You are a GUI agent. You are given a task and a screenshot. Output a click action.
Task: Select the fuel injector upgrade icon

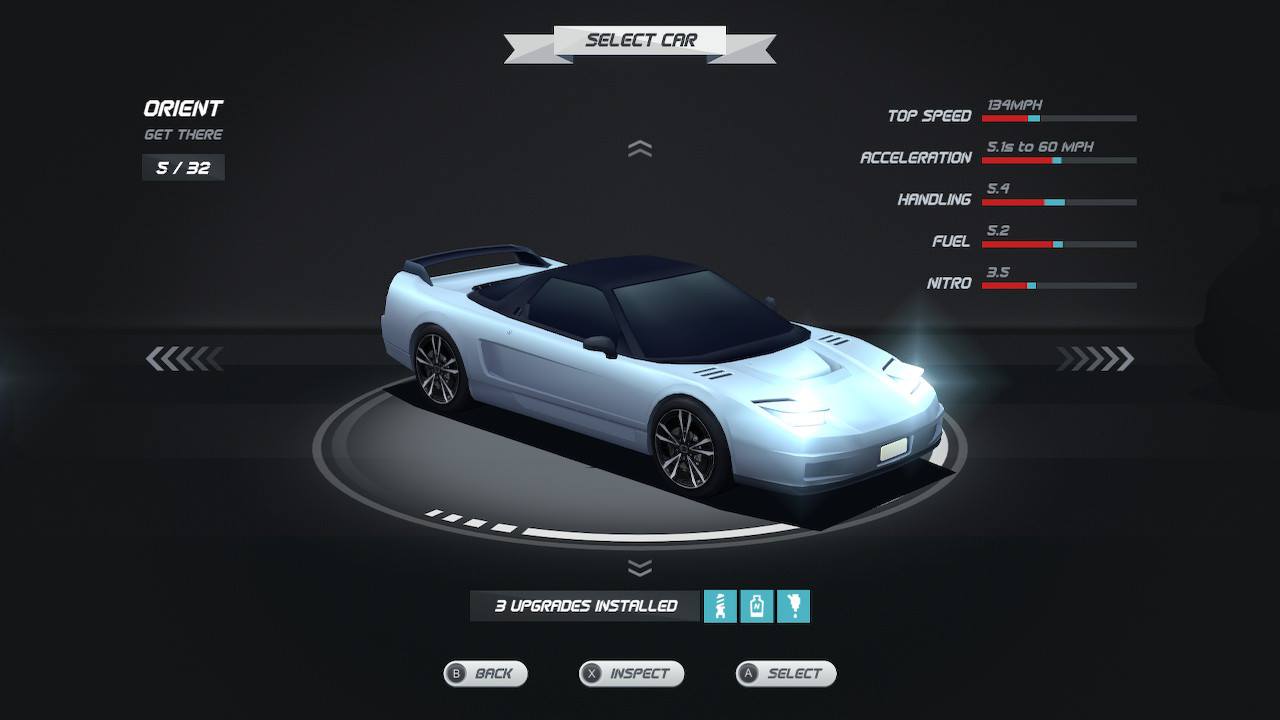pos(794,606)
